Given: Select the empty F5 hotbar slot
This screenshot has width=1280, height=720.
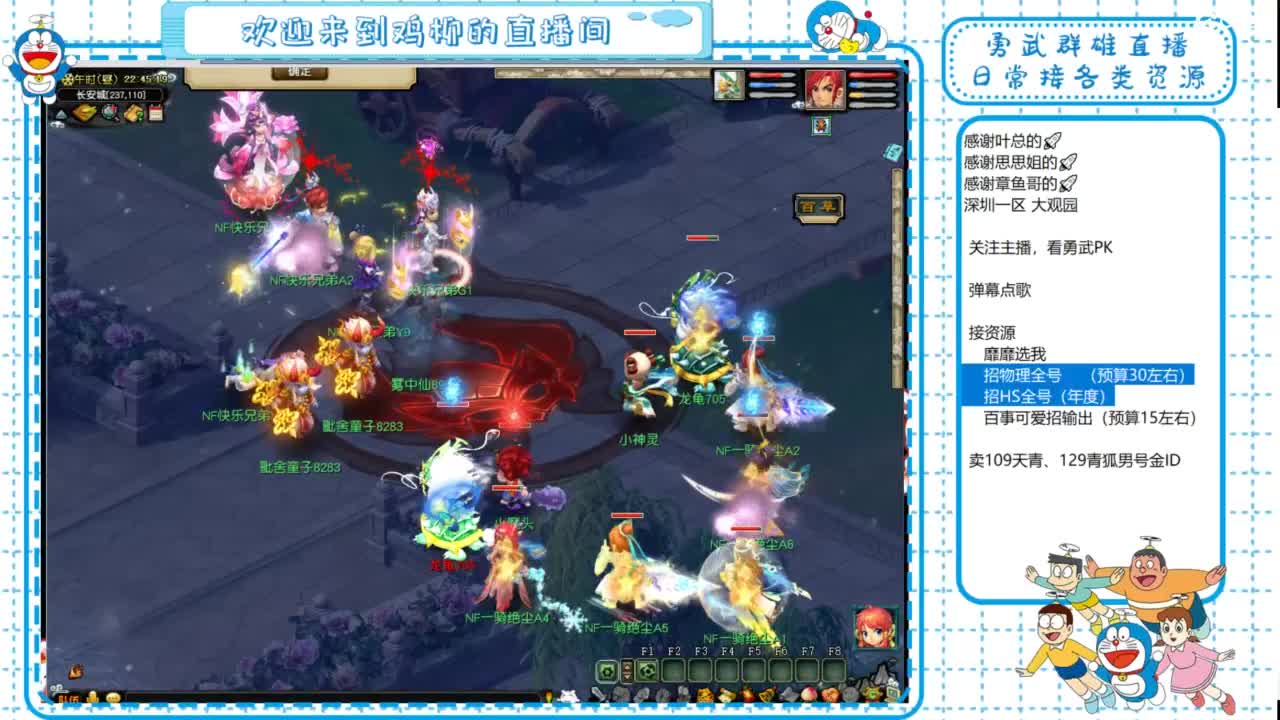Looking at the screenshot, I should 754,669.
